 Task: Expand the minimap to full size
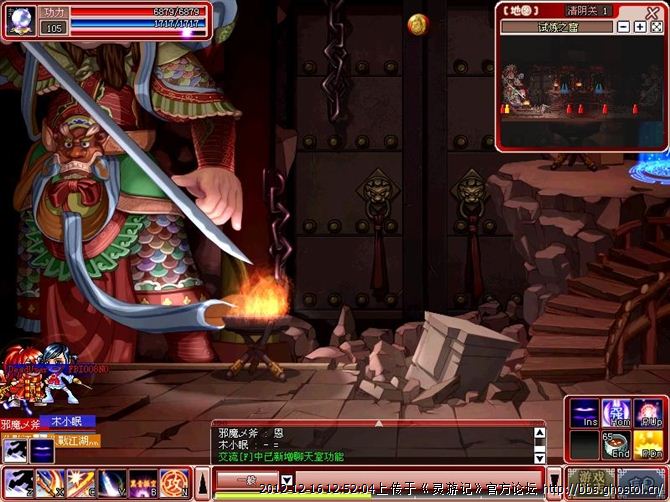coord(656,27)
